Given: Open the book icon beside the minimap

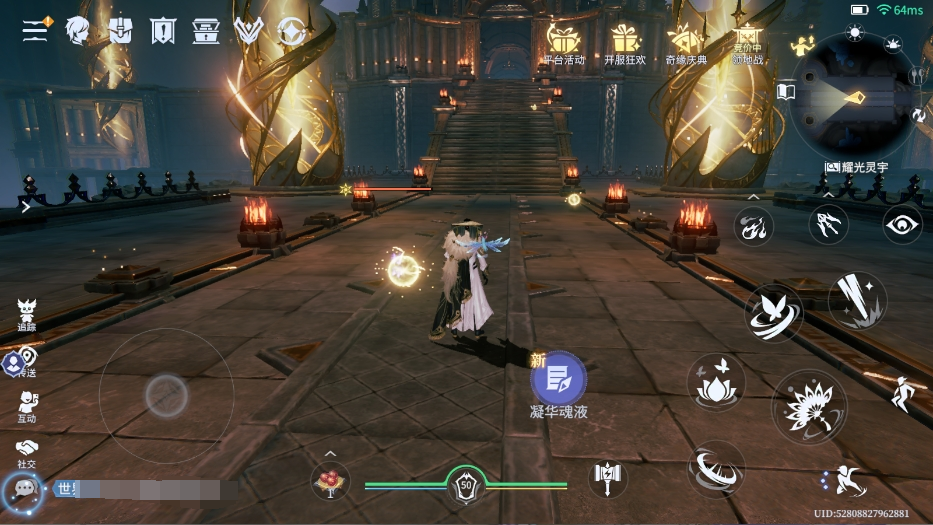Looking at the screenshot, I should tap(786, 93).
